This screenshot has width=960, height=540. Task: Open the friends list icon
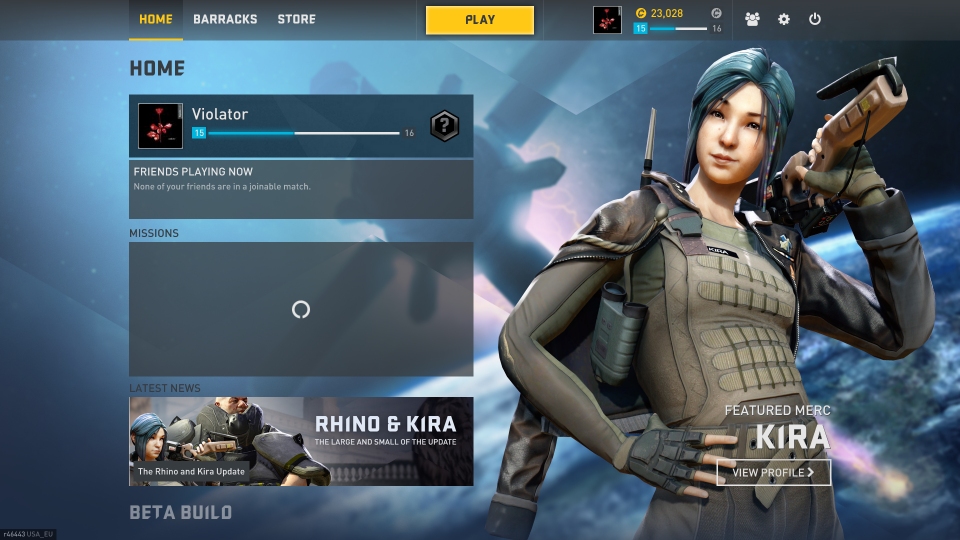(x=752, y=19)
